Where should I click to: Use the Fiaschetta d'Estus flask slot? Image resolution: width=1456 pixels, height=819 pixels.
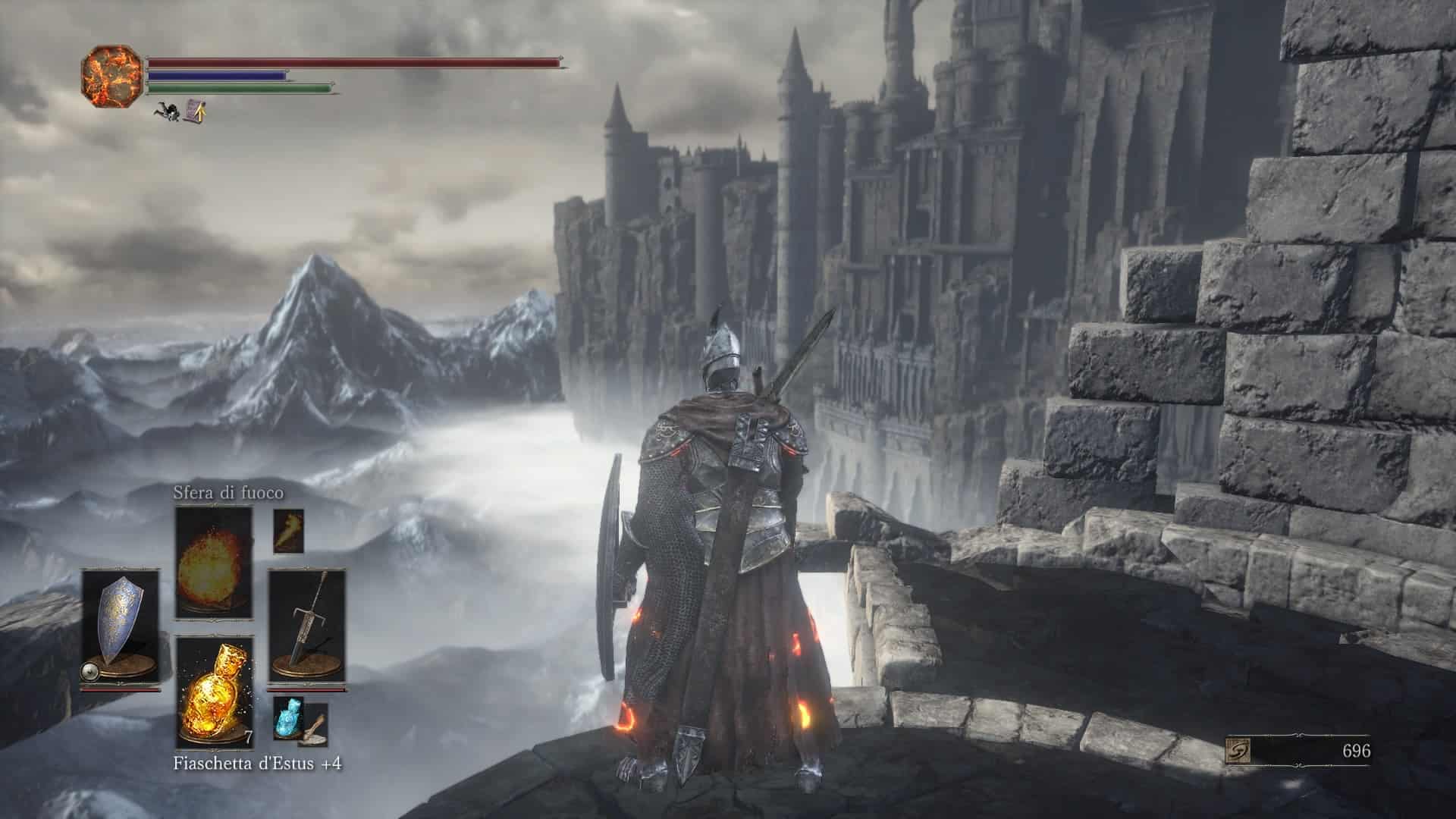pos(214,692)
